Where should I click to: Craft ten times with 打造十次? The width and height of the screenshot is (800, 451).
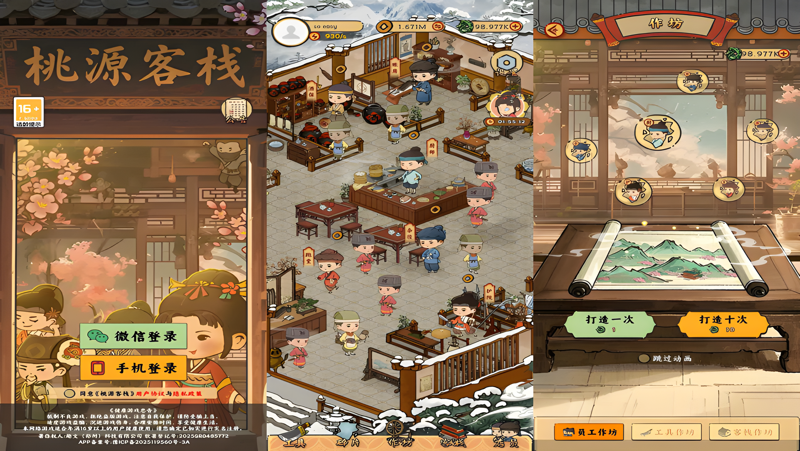pos(722,324)
